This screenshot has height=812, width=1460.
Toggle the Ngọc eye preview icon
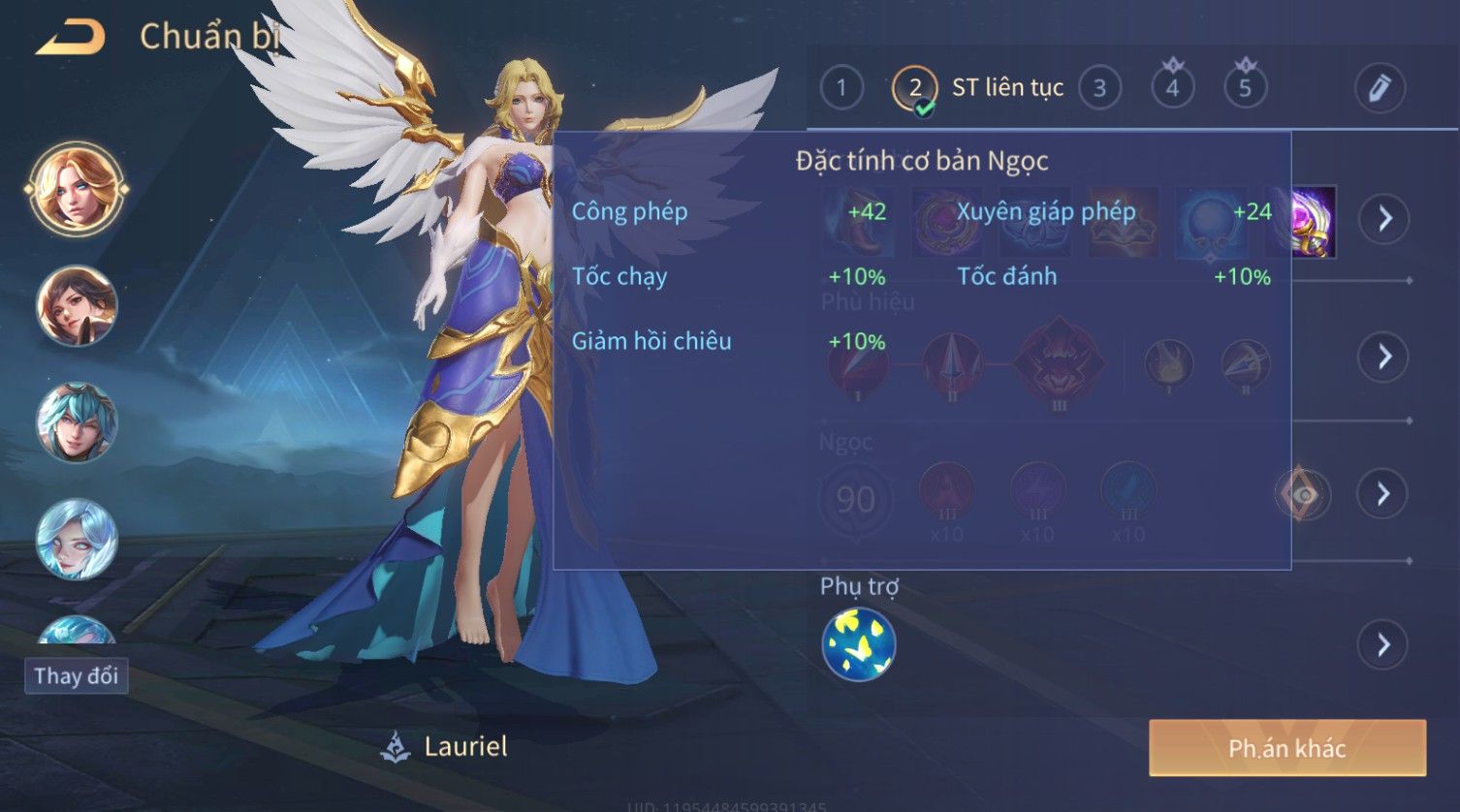1303,495
